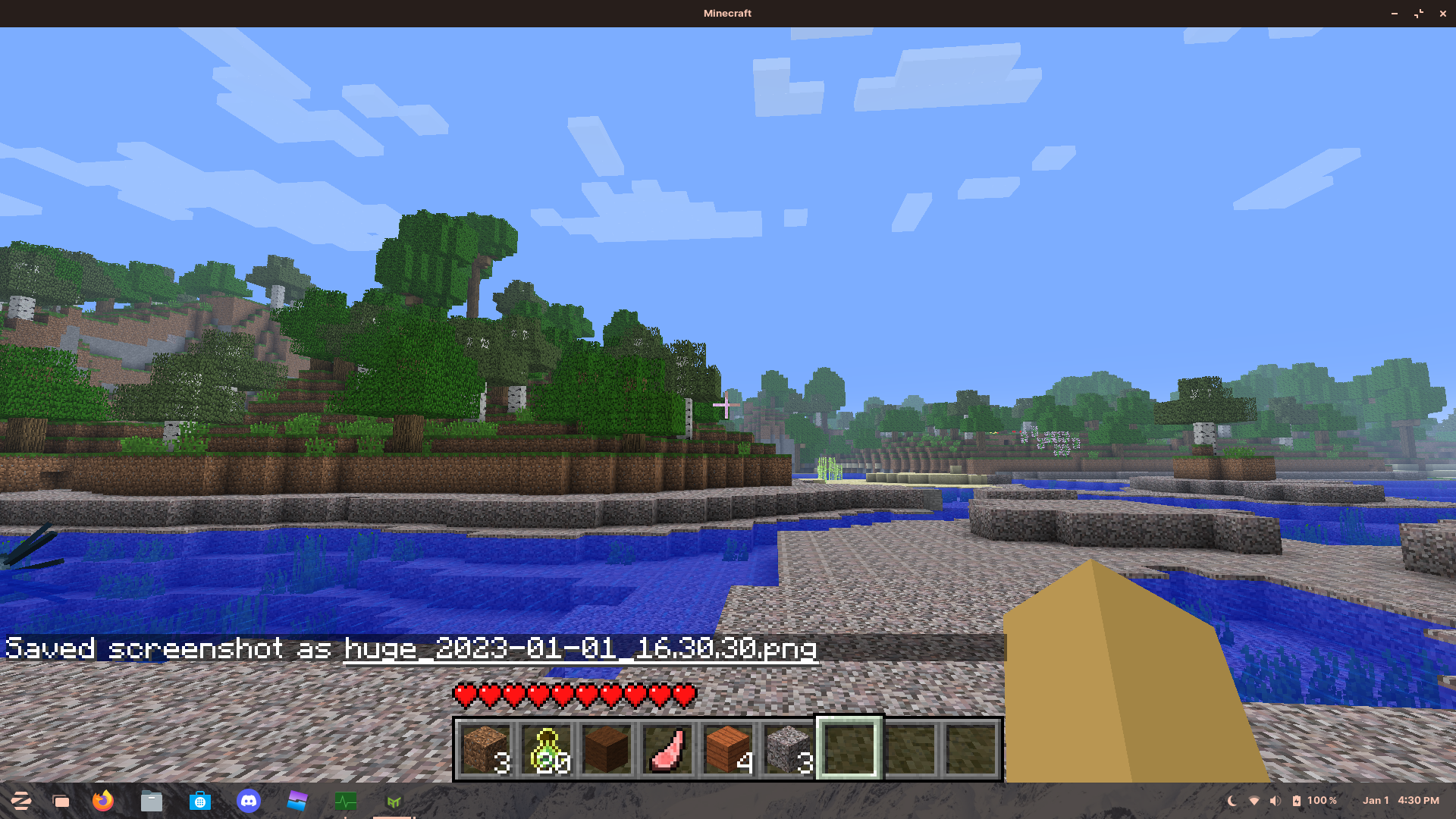Select the bottle o' enchanting item
This screenshot has height=819, width=1456.
tap(547, 747)
